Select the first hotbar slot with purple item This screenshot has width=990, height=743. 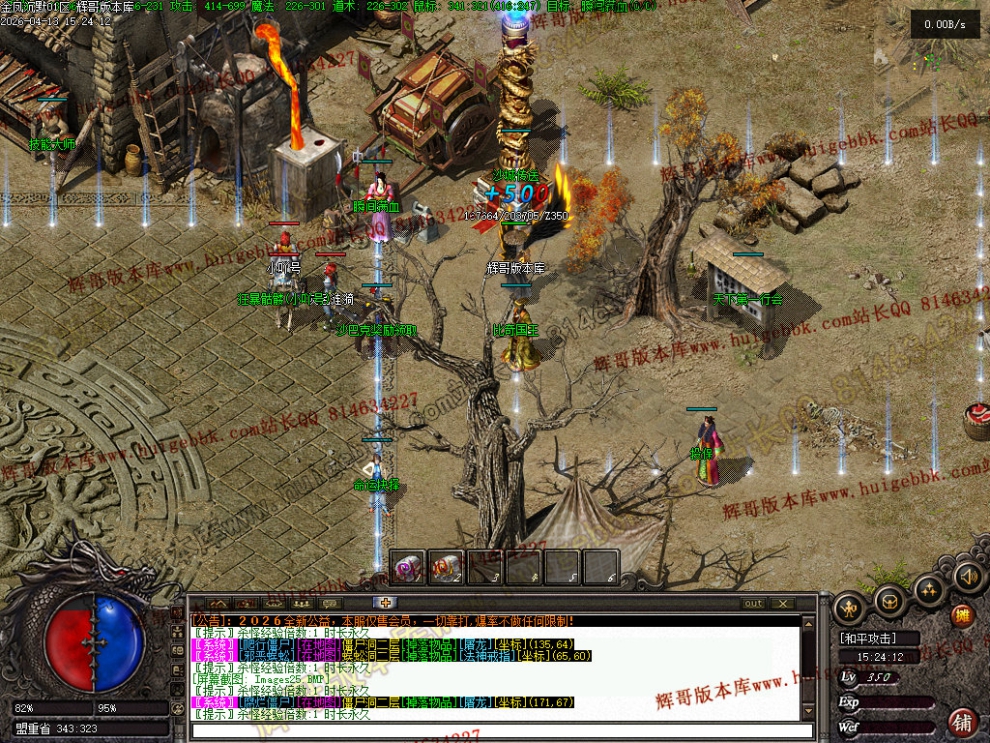(x=408, y=568)
